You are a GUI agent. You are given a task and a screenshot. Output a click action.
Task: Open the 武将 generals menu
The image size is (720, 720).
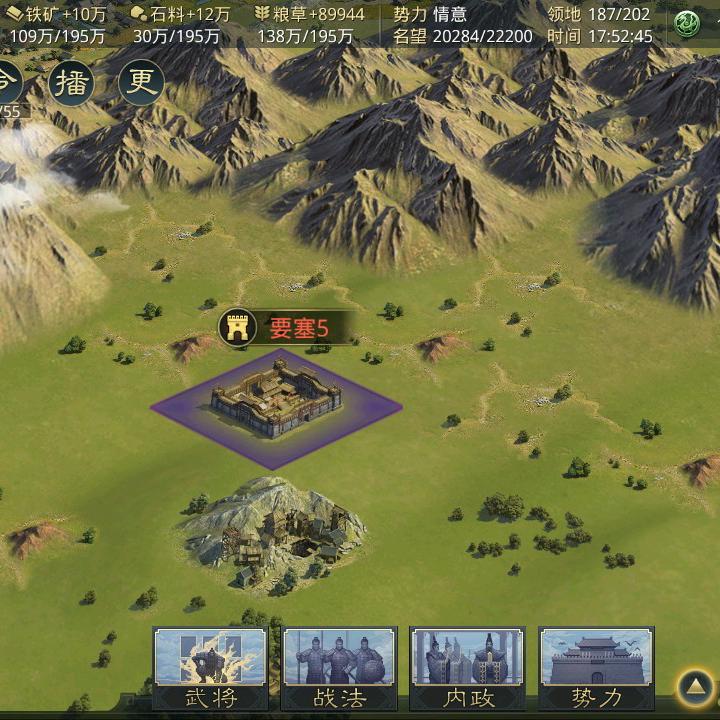[x=210, y=668]
